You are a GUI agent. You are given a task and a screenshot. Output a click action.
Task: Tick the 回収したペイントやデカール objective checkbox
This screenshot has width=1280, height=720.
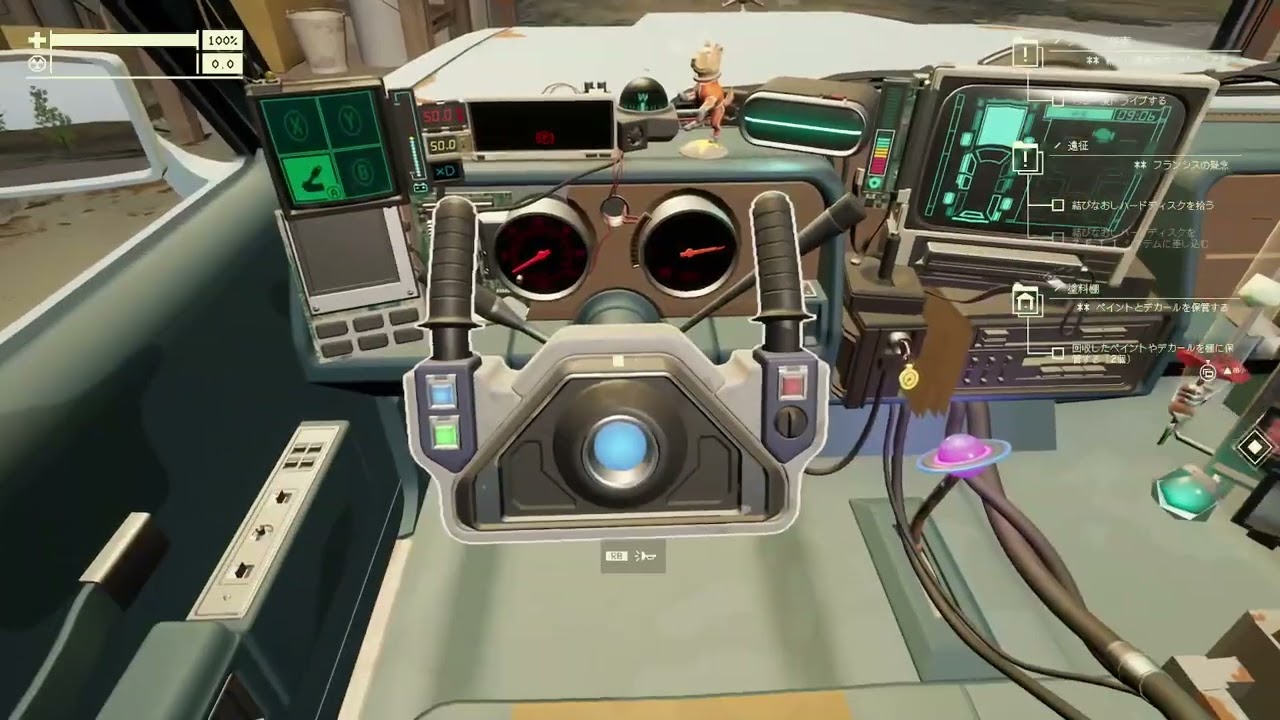click(1058, 352)
